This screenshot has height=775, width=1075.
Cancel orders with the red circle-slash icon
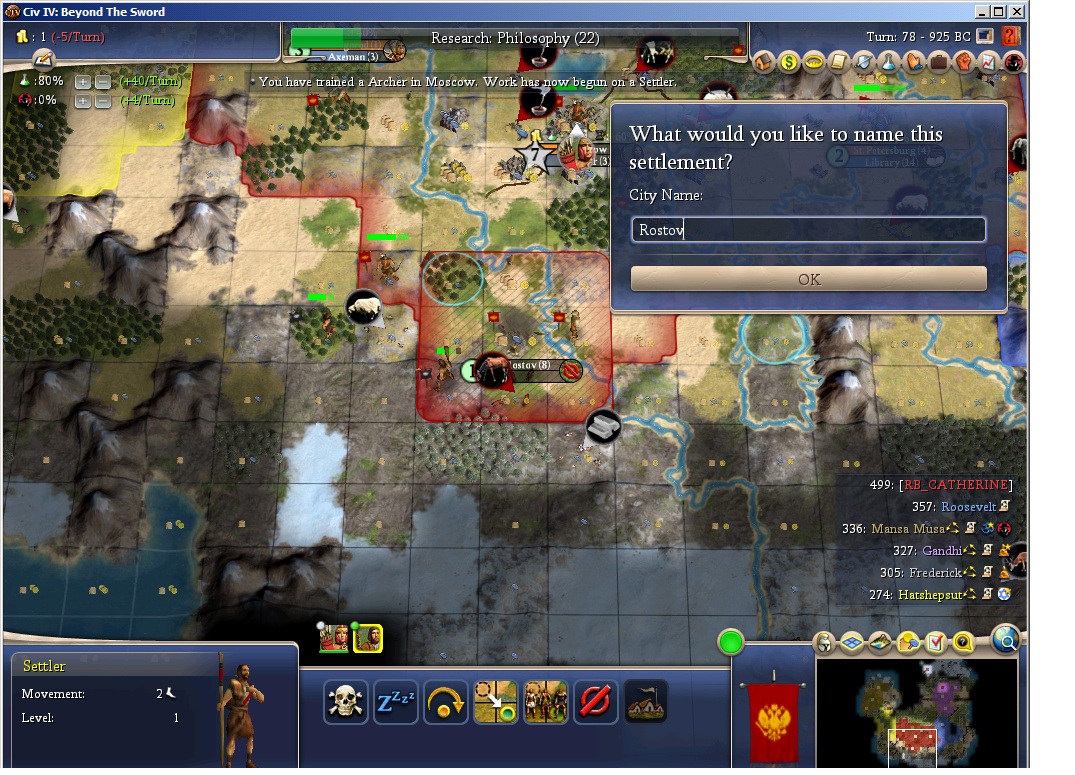click(x=595, y=702)
